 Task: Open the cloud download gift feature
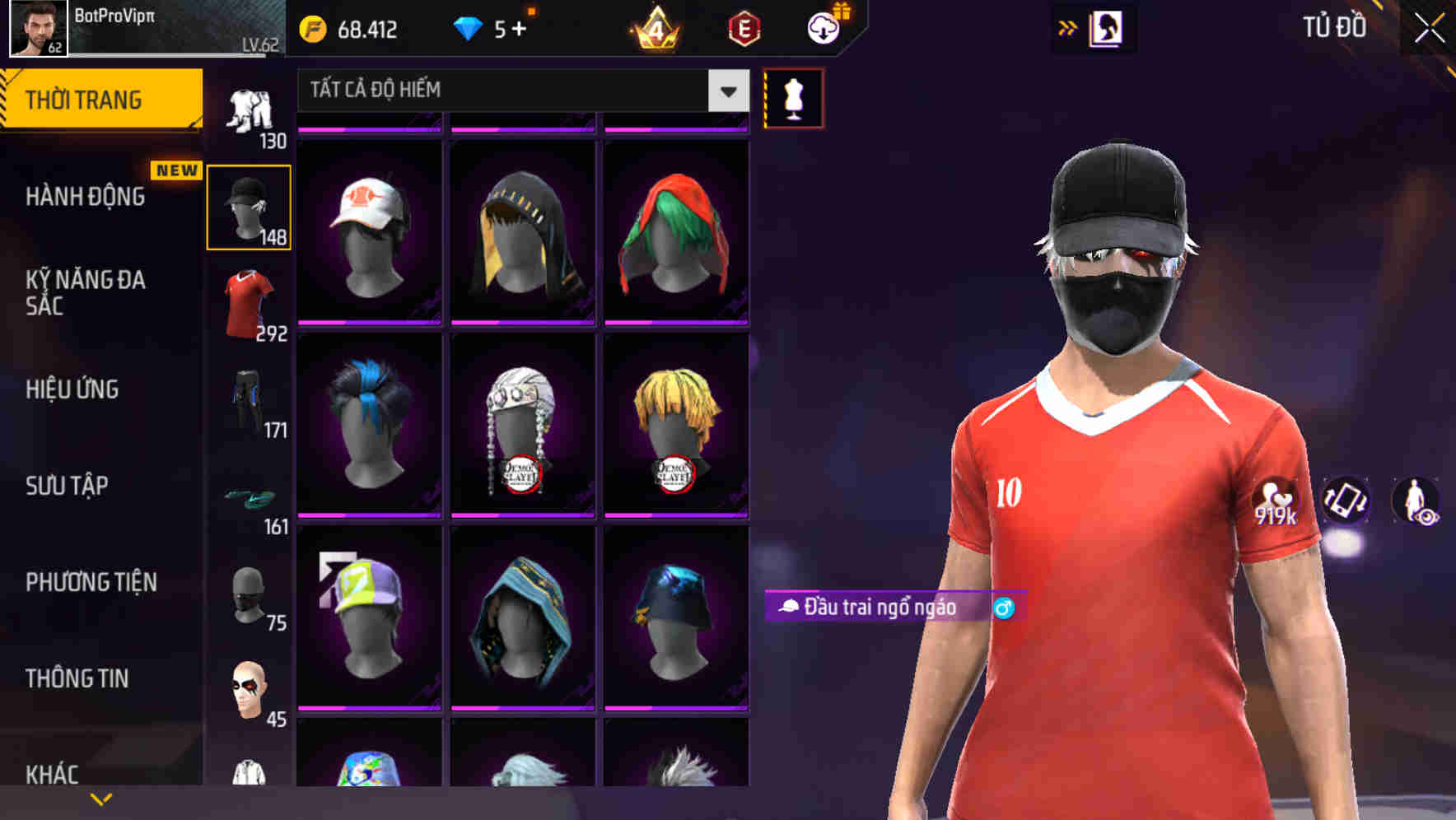click(821, 27)
